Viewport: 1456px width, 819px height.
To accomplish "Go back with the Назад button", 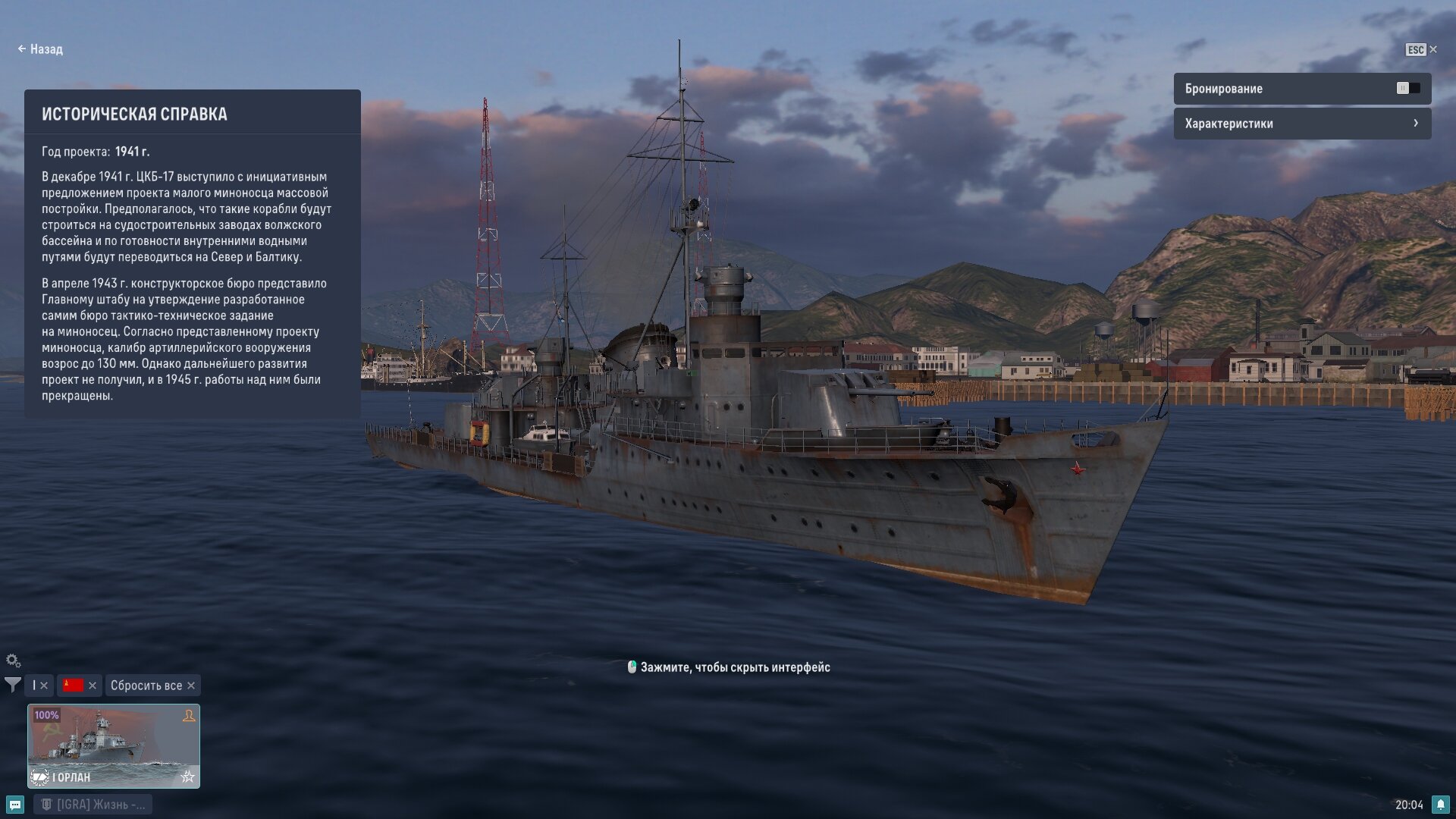I will tap(40, 49).
